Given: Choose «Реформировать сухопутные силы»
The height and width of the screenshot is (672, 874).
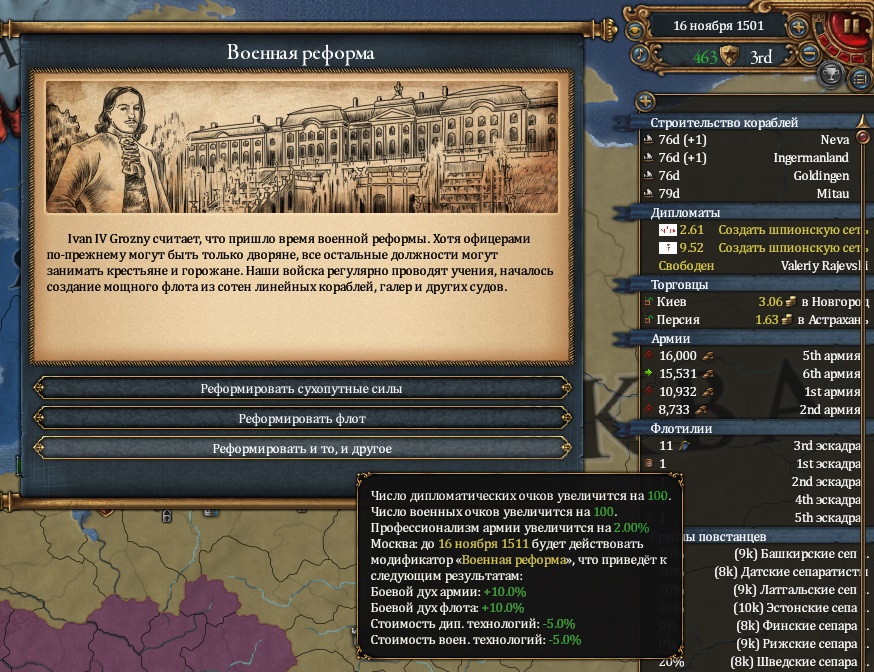Looking at the screenshot, I should tap(301, 388).
